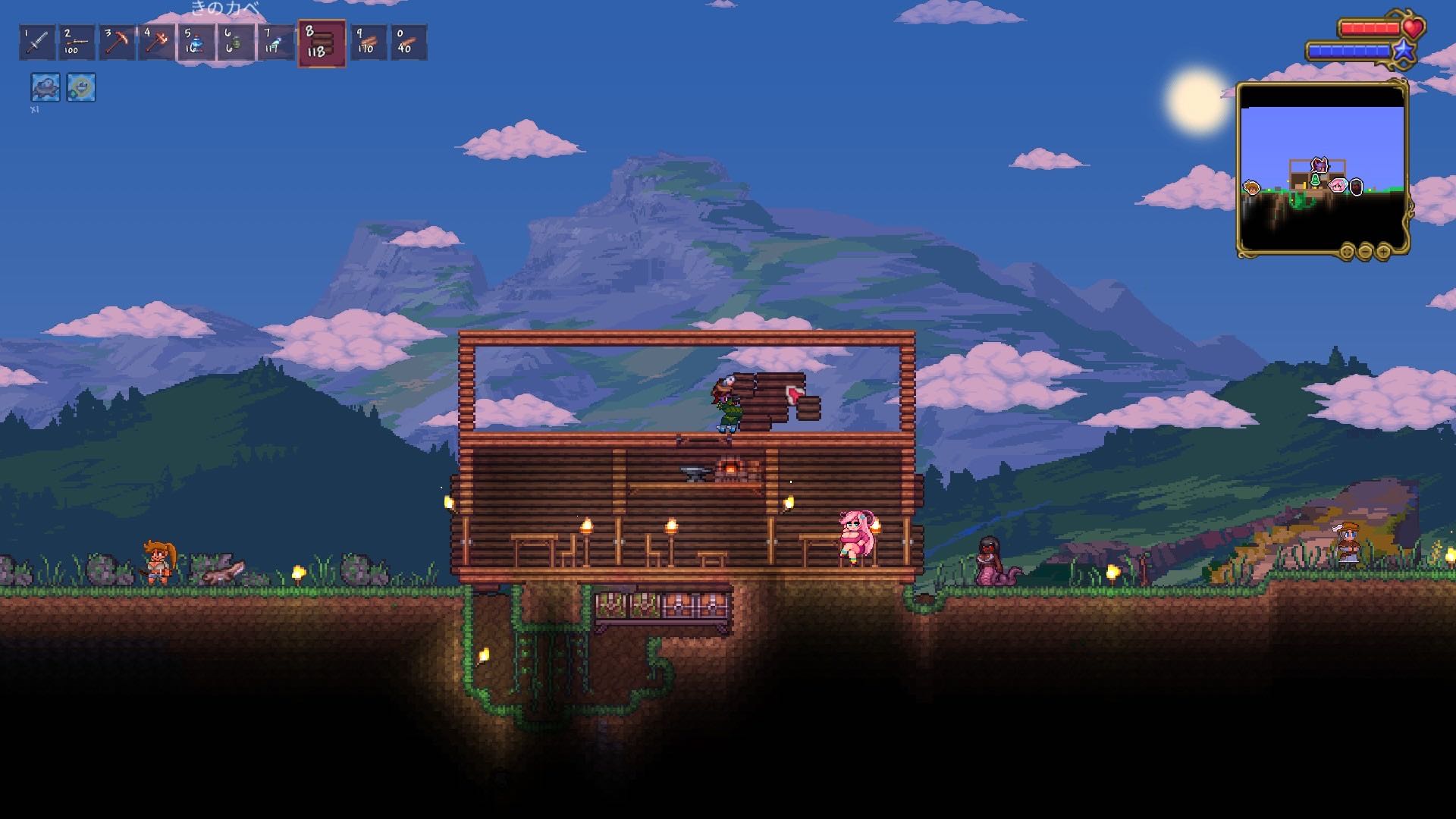Select the arrows stack of 100

77,42
